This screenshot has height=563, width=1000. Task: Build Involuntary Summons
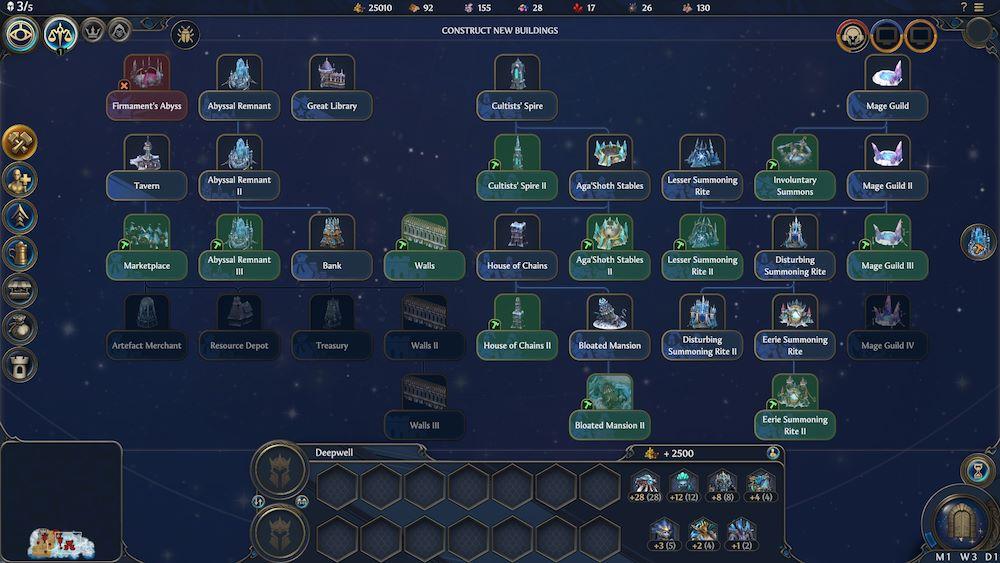[795, 185]
